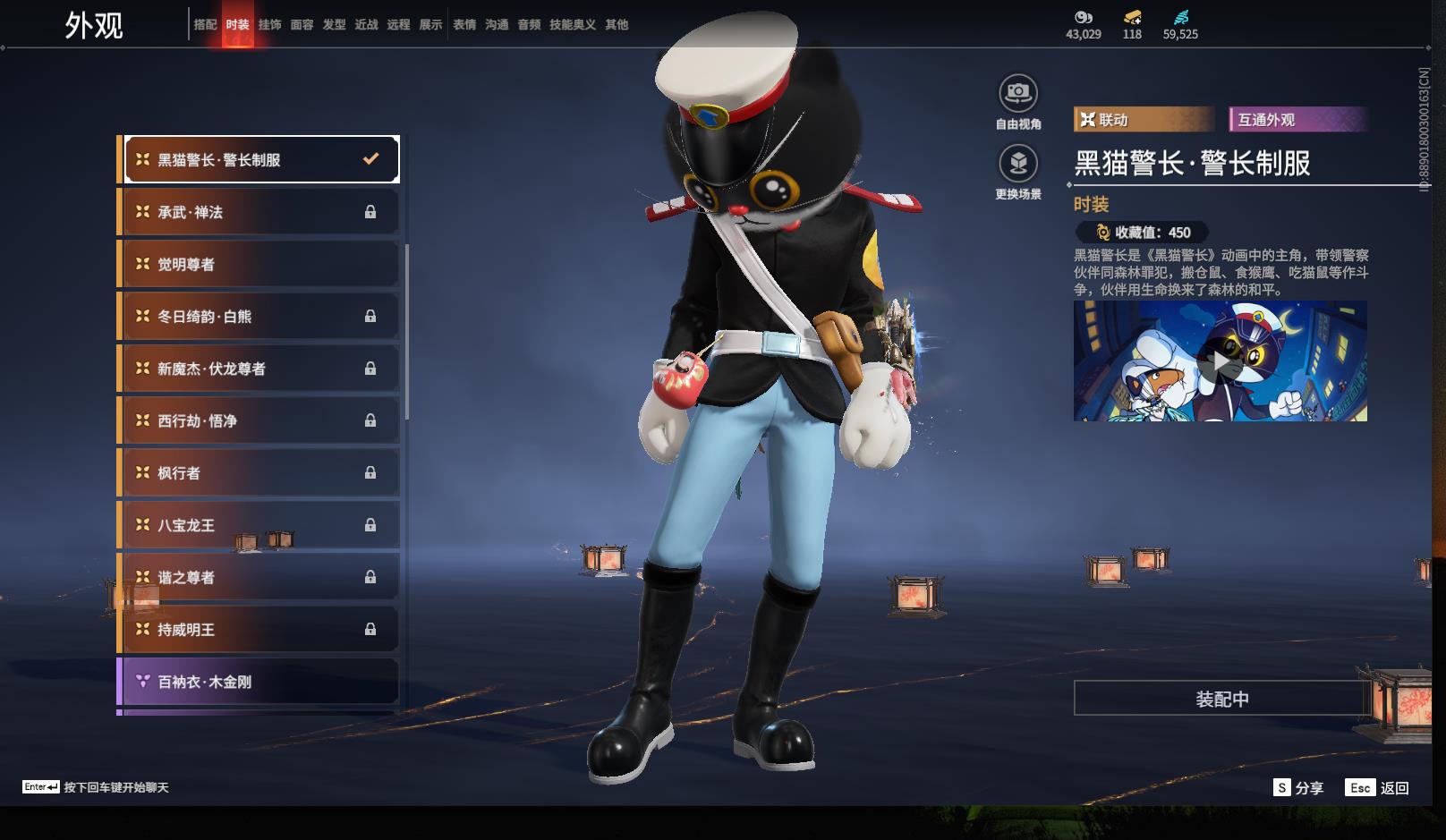Select the 承武·禅法 outfit
Viewport: 1446px width, 840px height.
(259, 212)
